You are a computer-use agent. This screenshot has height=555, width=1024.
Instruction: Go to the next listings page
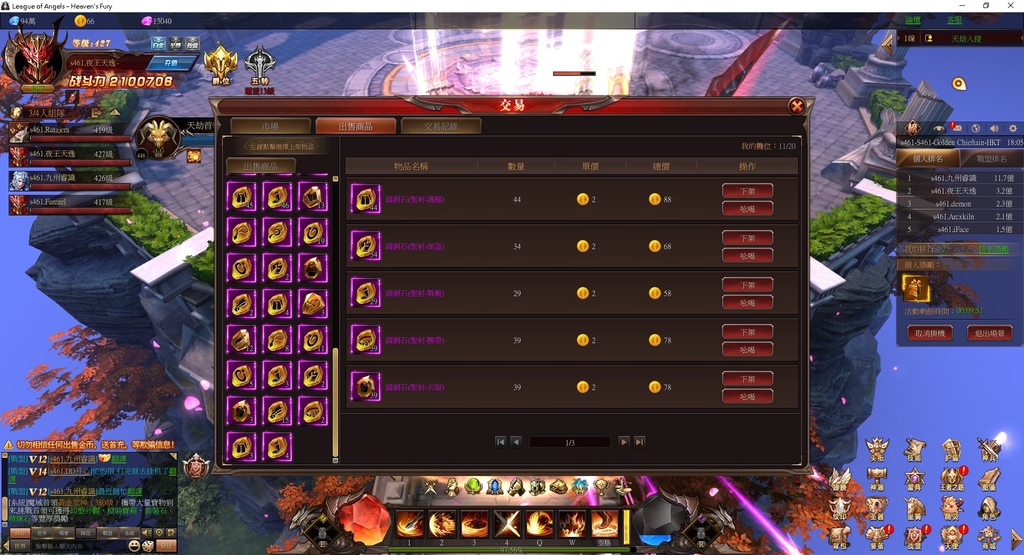(623, 441)
